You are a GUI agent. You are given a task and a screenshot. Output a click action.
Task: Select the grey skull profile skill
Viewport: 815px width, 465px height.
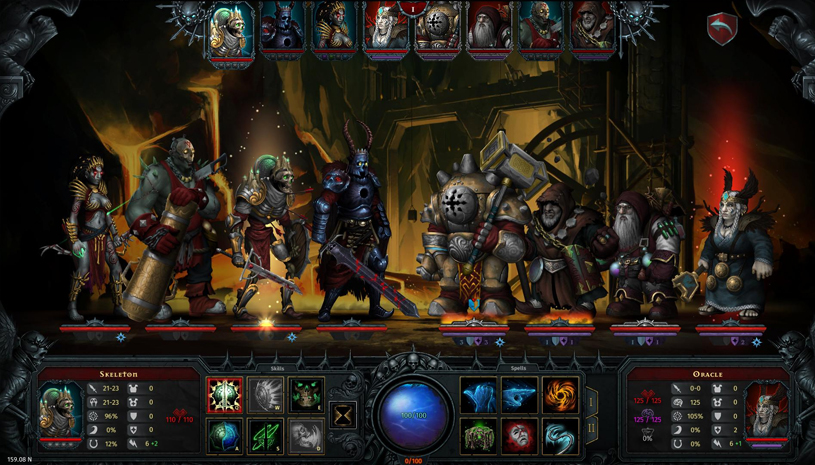[306, 436]
